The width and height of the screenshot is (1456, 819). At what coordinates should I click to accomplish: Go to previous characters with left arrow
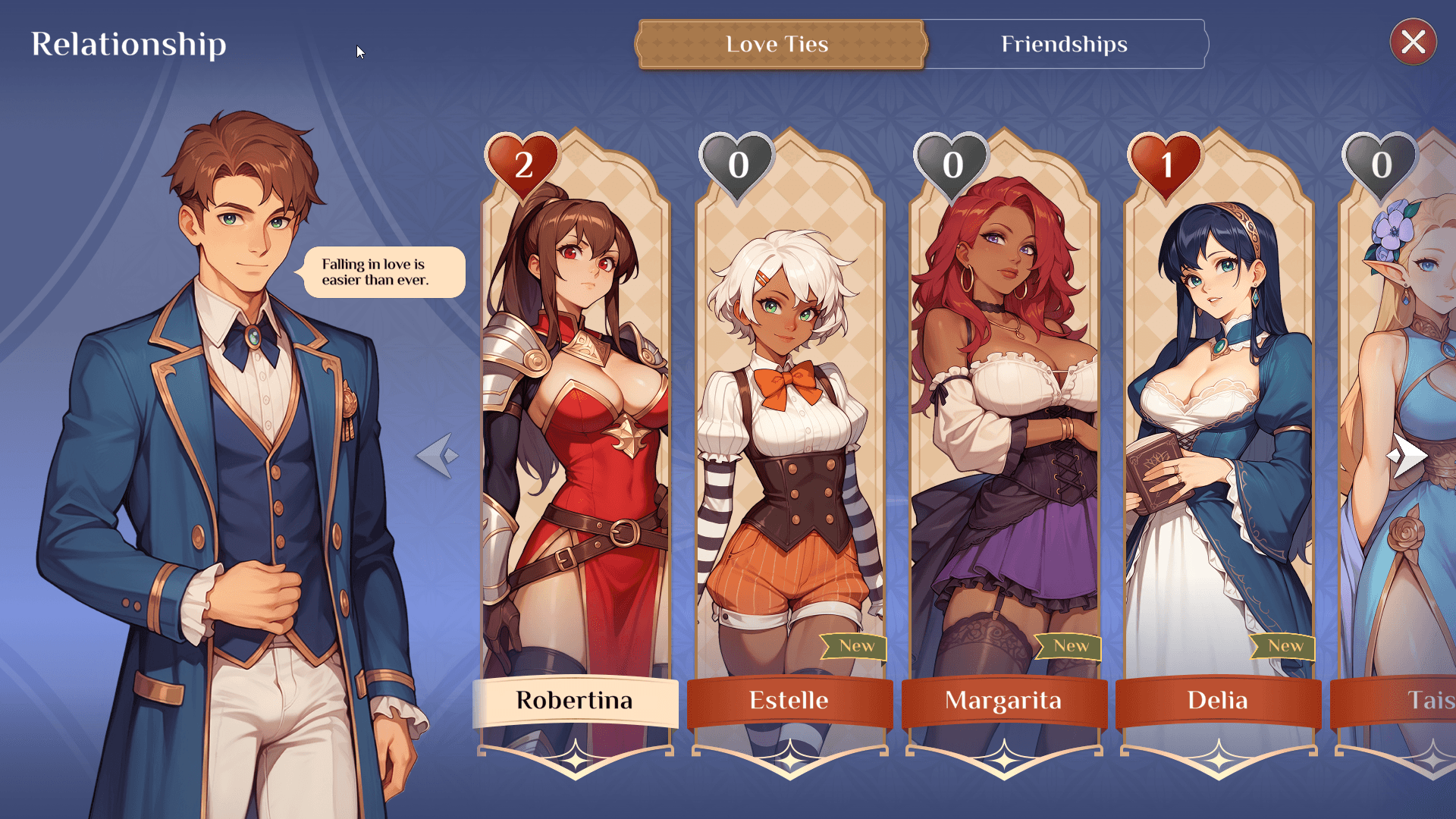[x=438, y=456]
